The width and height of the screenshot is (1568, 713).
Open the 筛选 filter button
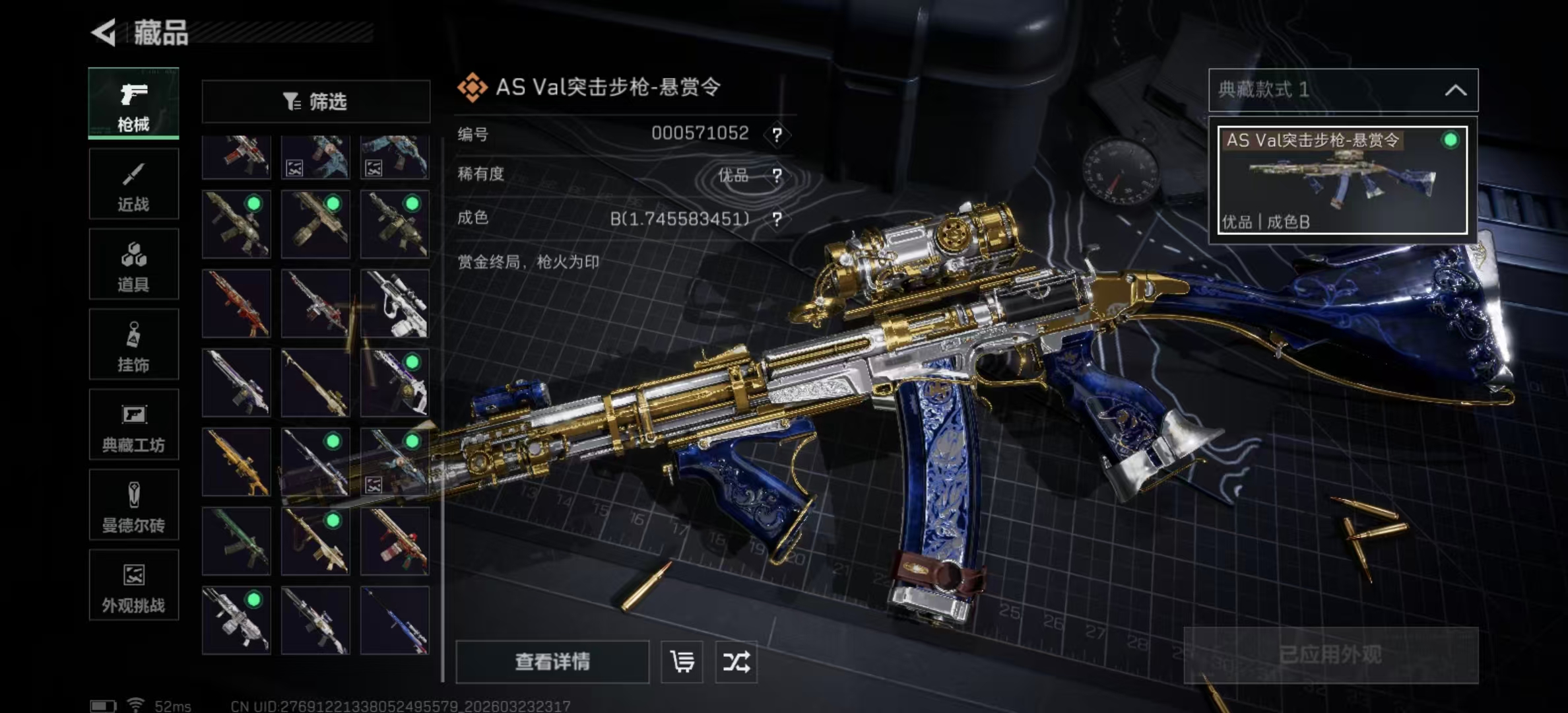pos(315,102)
